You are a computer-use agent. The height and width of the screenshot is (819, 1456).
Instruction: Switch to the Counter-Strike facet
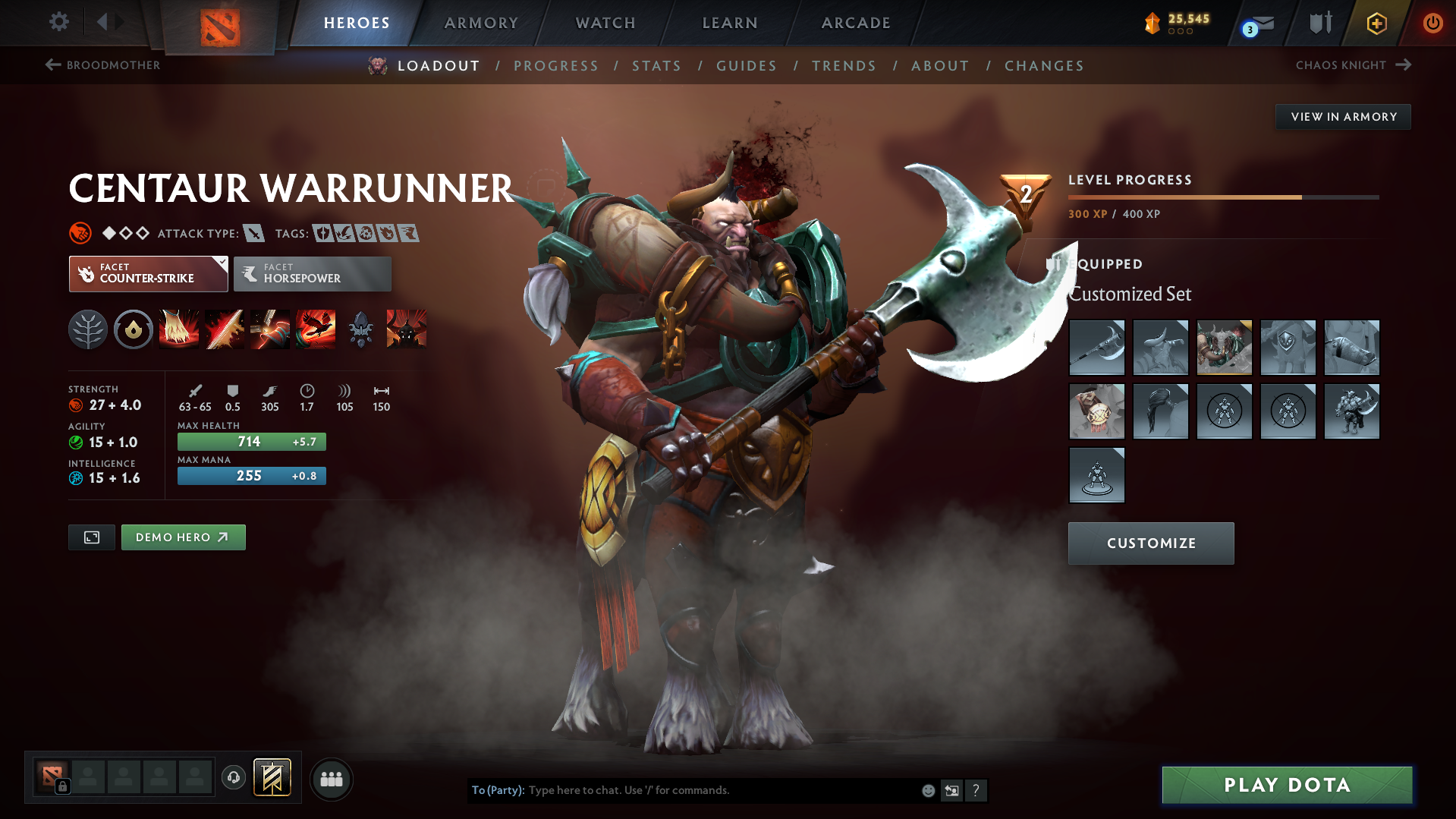148,273
